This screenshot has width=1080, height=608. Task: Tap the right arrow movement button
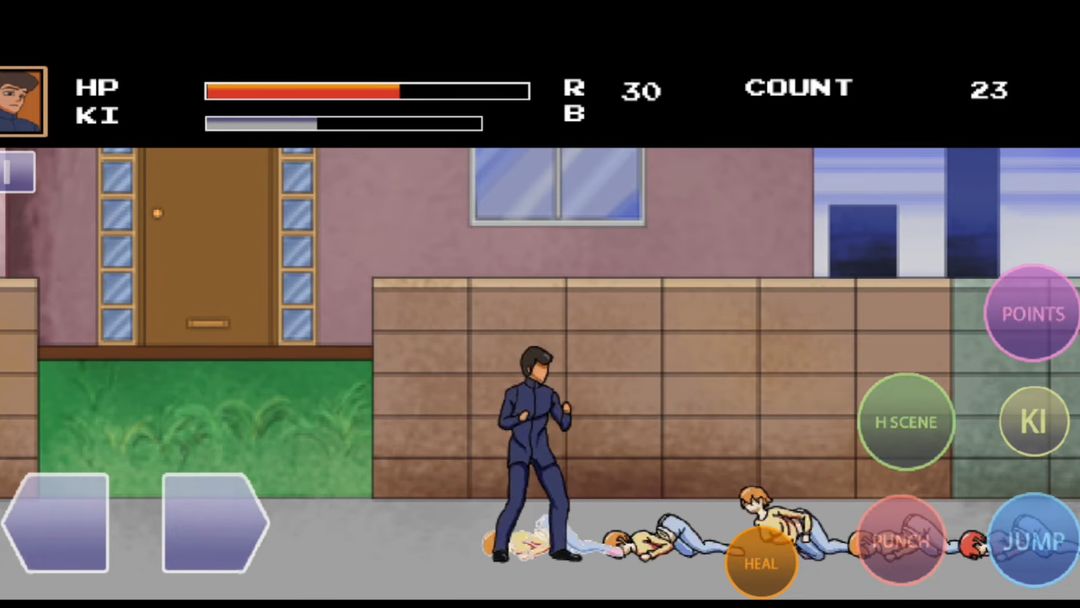point(214,522)
